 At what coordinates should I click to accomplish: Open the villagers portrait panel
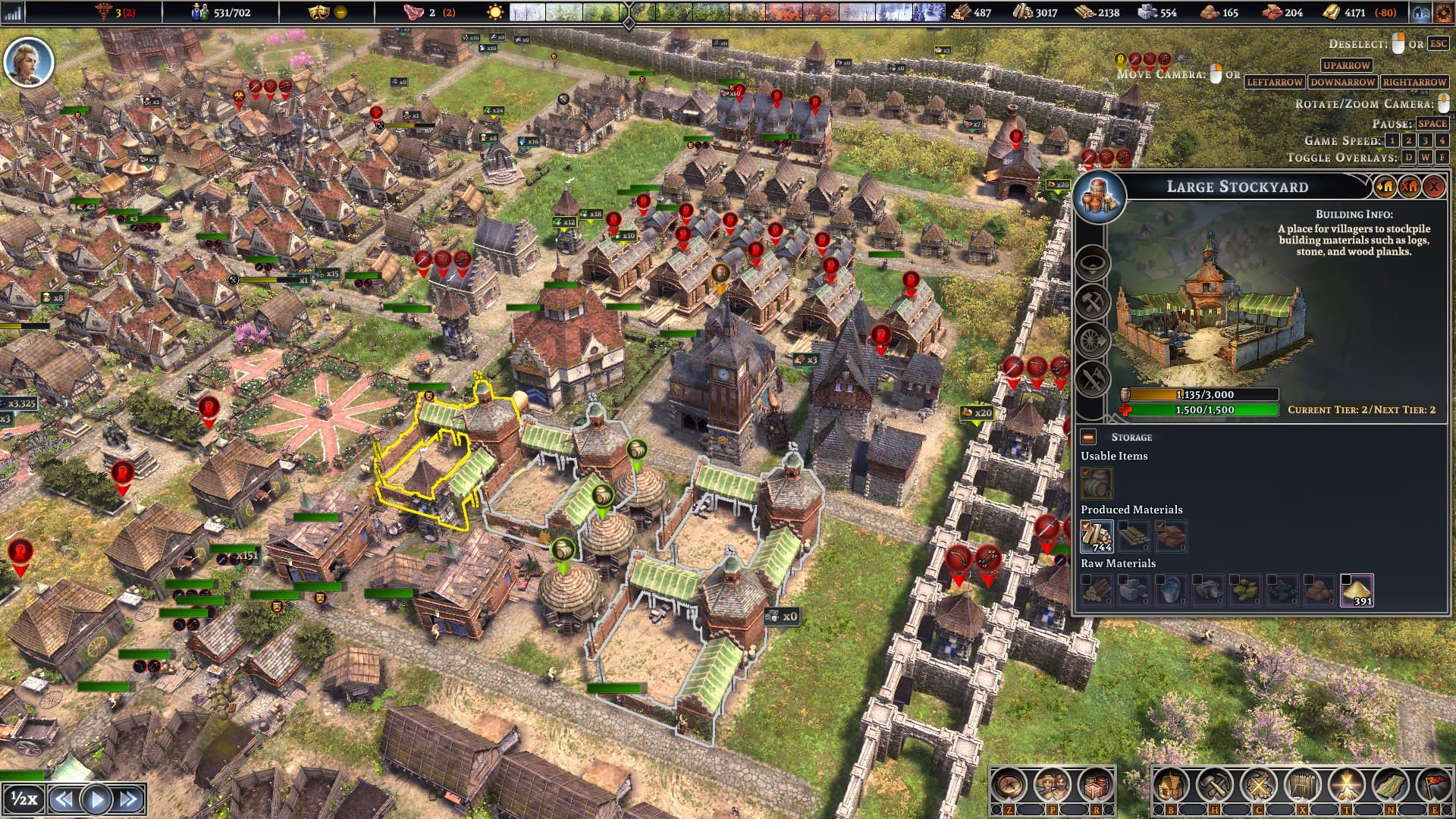(x=1052, y=786)
